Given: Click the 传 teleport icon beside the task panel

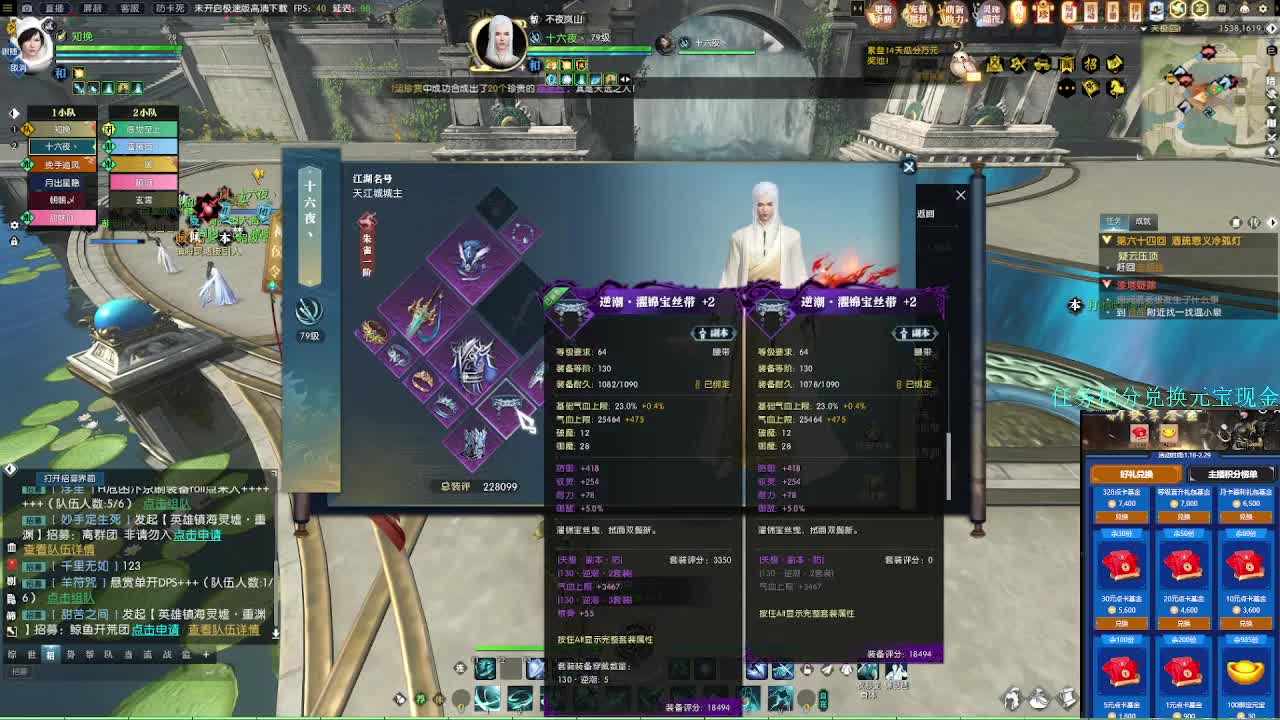Looking at the screenshot, I should (1254, 222).
